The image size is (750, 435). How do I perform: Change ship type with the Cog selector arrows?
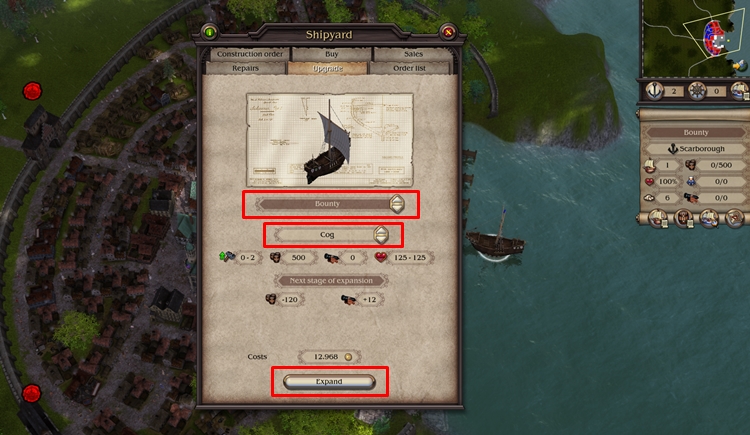click(x=380, y=235)
